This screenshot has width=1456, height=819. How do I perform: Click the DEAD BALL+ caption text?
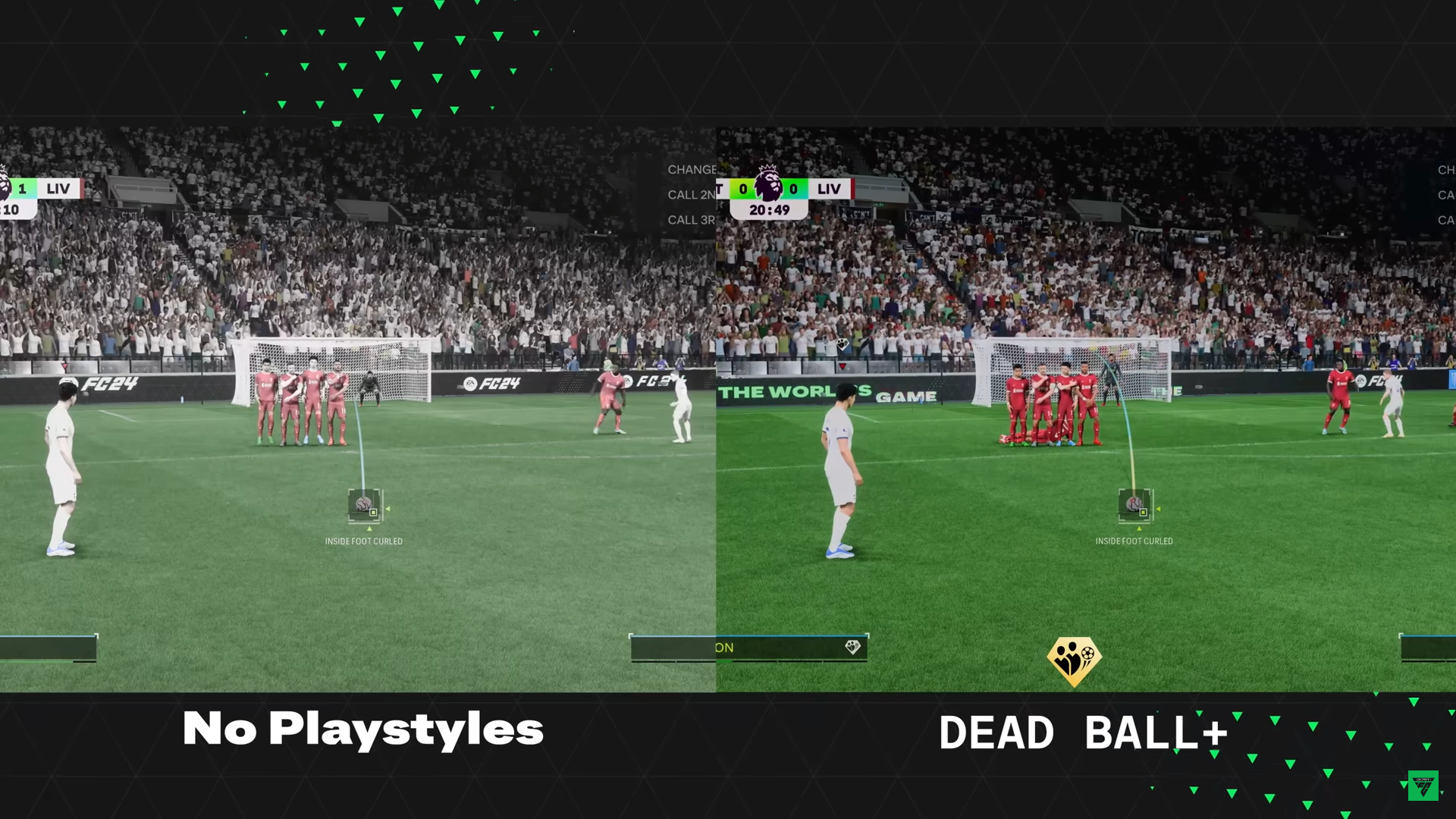(1084, 730)
